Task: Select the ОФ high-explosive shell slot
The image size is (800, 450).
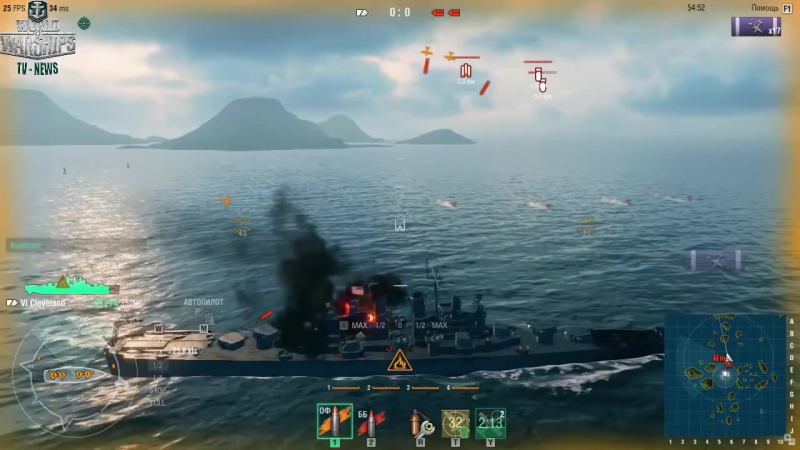Action: pyautogui.click(x=334, y=421)
